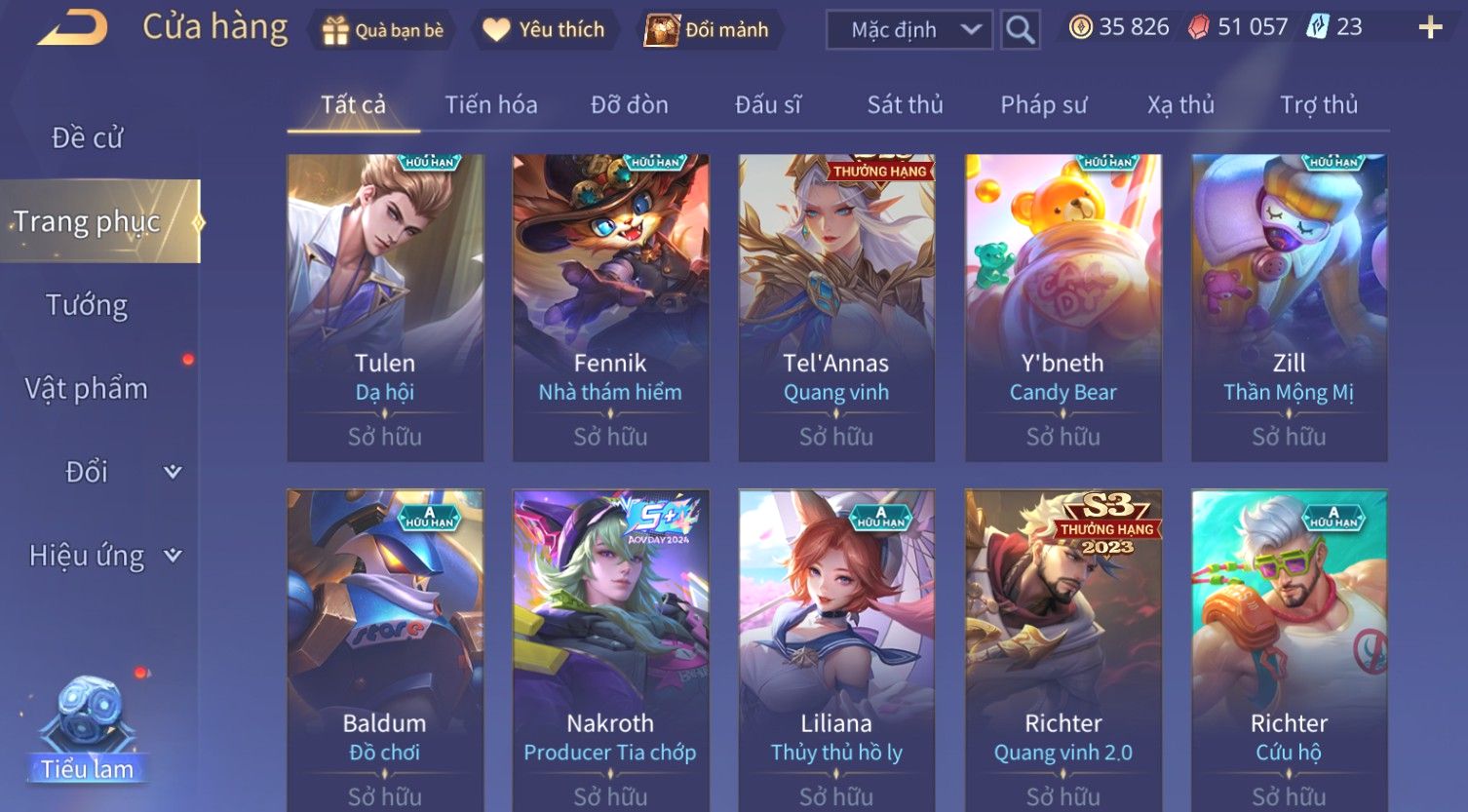
Task: Switch to the Tiến hóa tab
Action: tap(491, 104)
